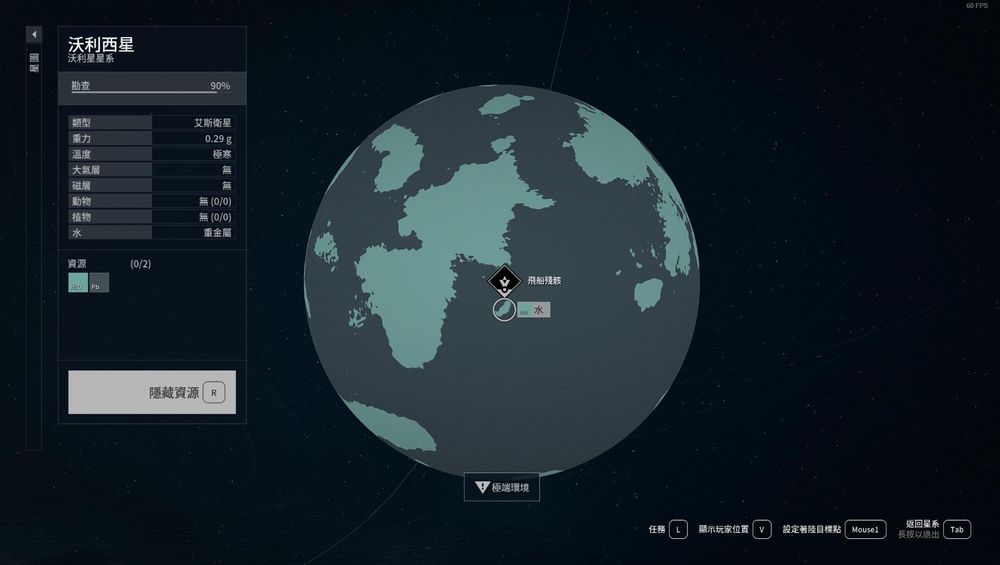Click the 隱藏資源 hide resources button
The width and height of the screenshot is (1000, 565).
pyautogui.click(x=152, y=392)
